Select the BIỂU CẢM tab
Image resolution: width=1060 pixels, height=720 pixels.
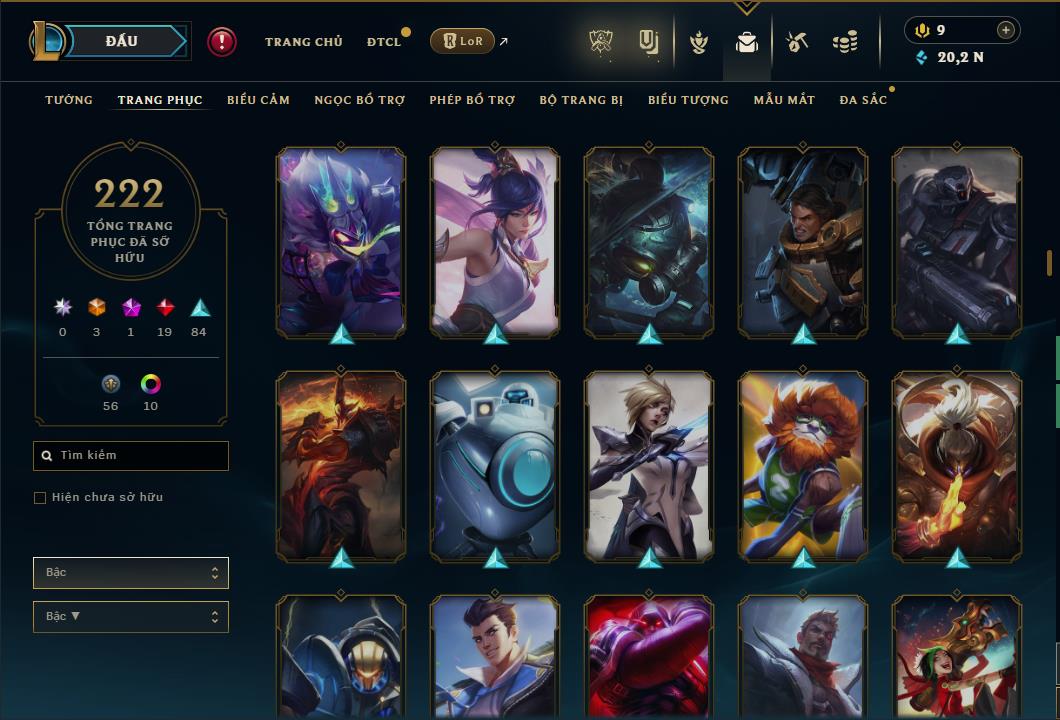pos(258,100)
